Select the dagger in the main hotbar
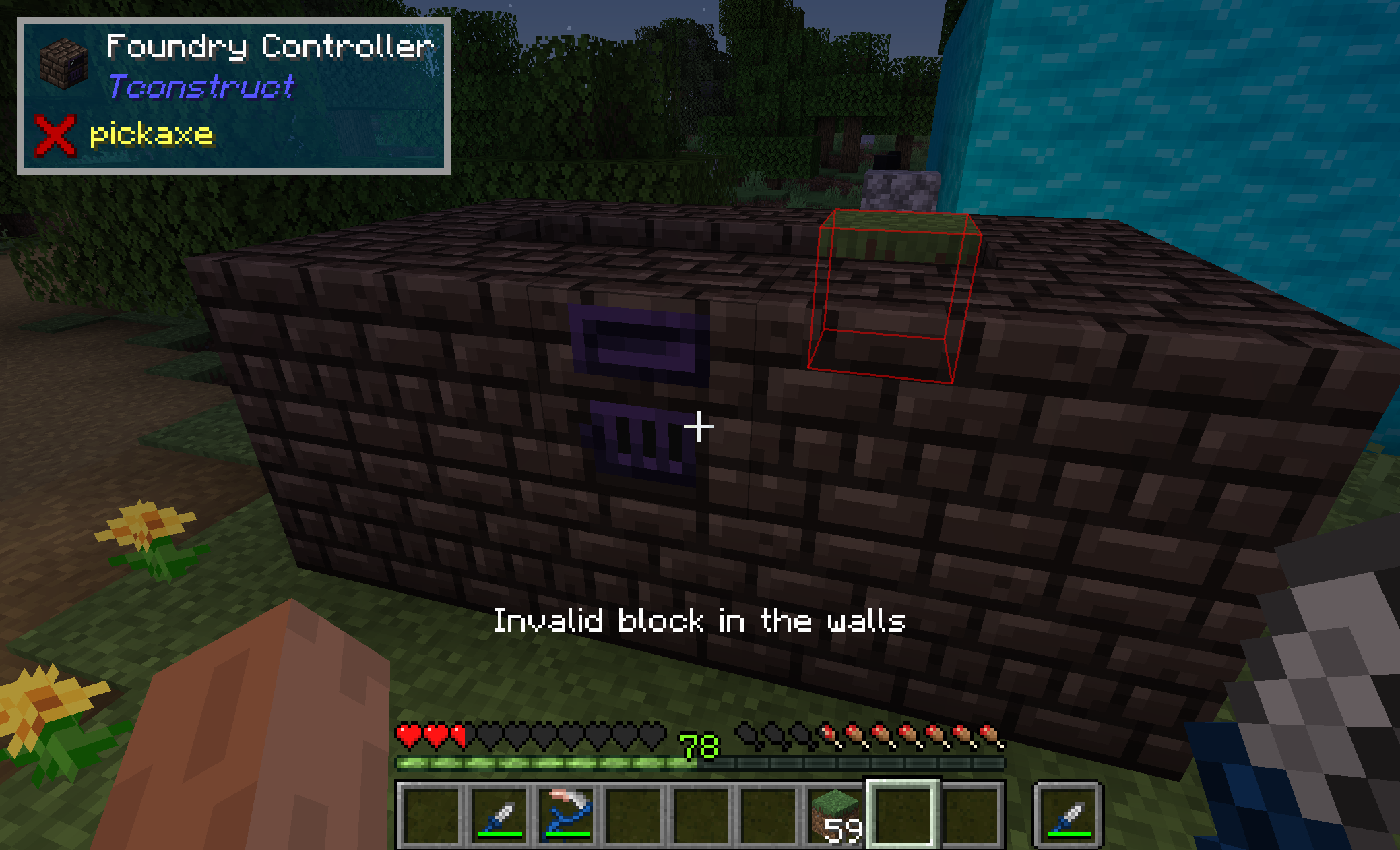 (x=499, y=814)
